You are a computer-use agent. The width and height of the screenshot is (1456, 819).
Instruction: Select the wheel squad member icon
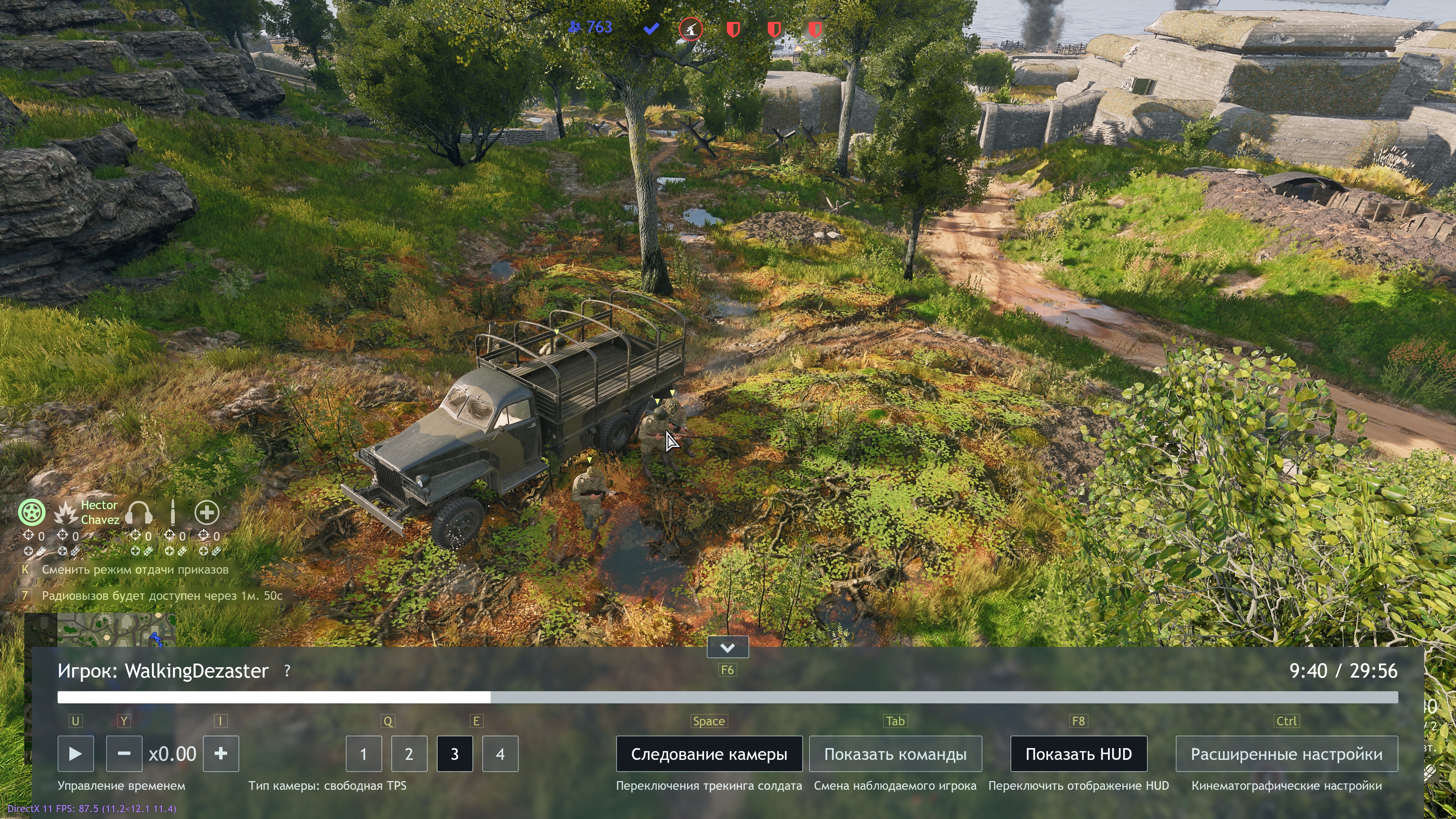[31, 513]
